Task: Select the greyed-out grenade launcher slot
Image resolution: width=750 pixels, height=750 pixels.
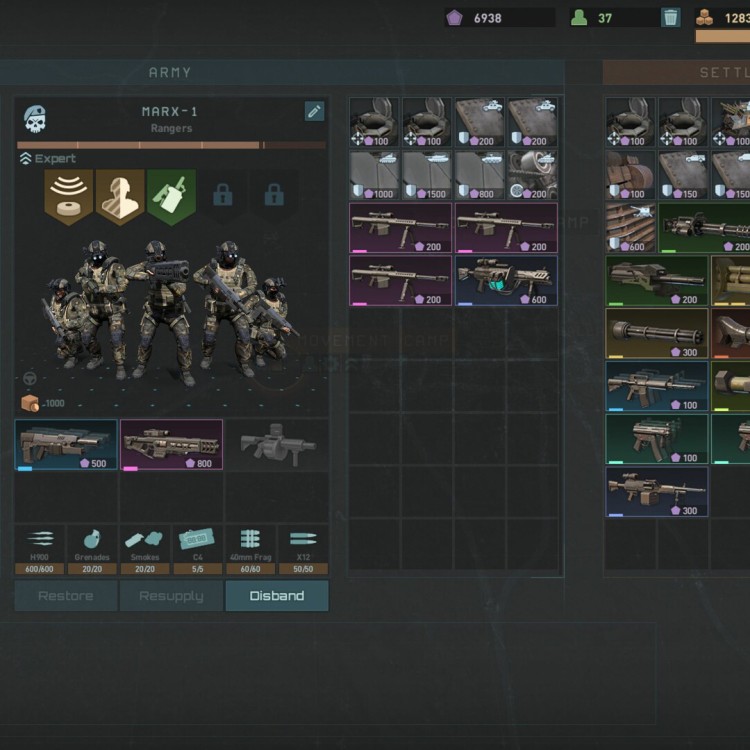Action: click(276, 444)
